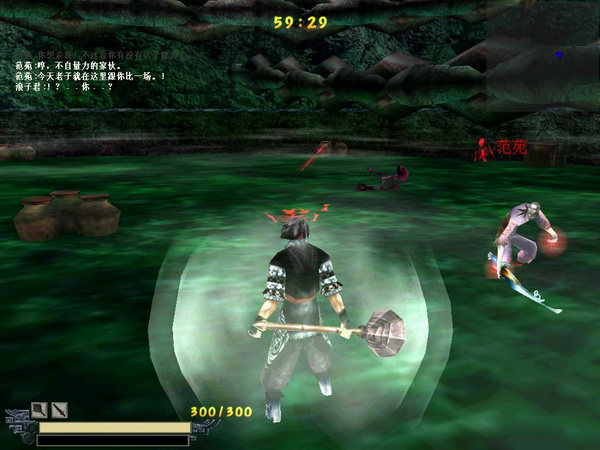Image resolution: width=600 pixels, height=450 pixels.
Task: Select the hammer weapon icon
Action: (39, 409)
